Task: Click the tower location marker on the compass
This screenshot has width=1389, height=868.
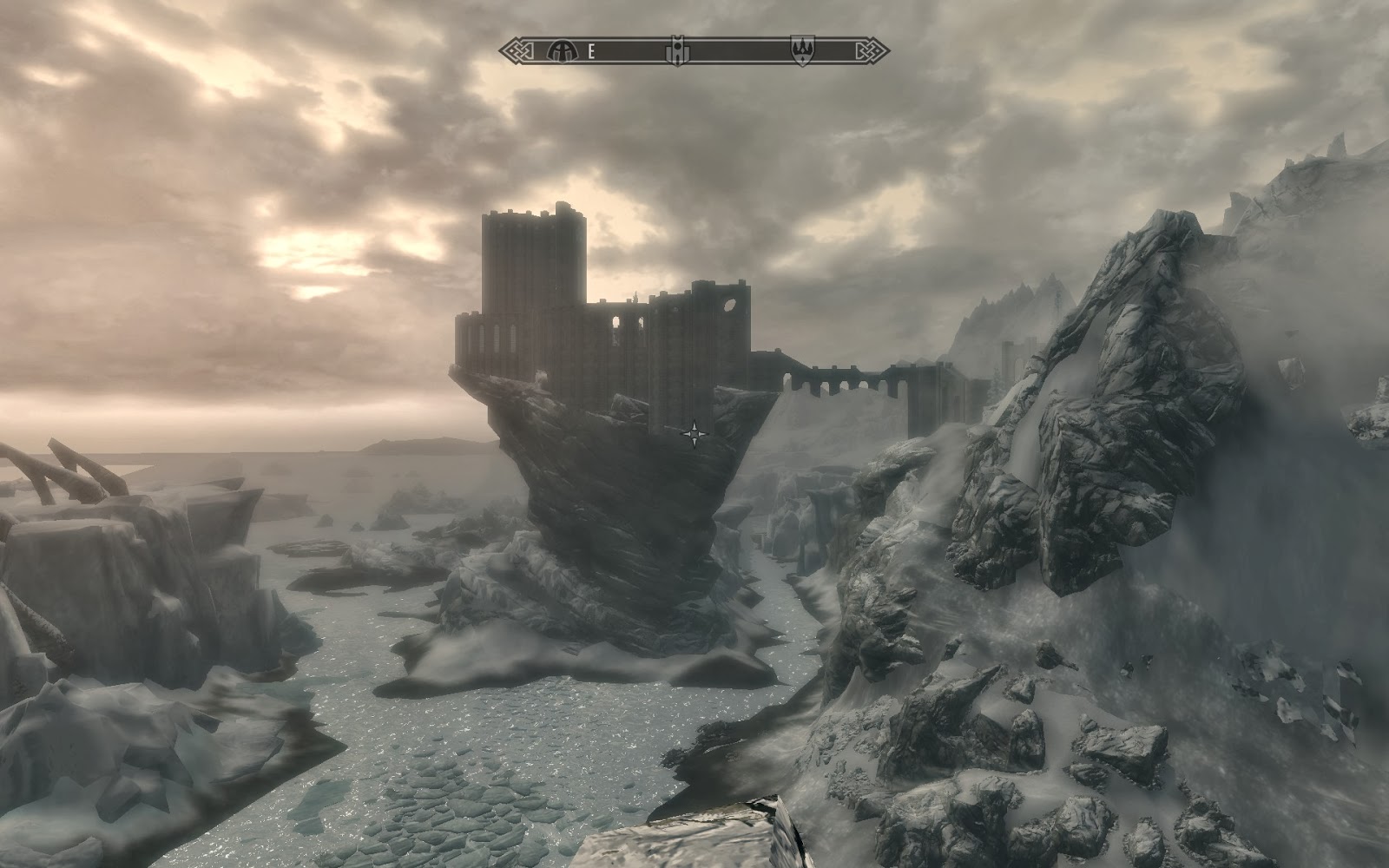Action: point(677,52)
